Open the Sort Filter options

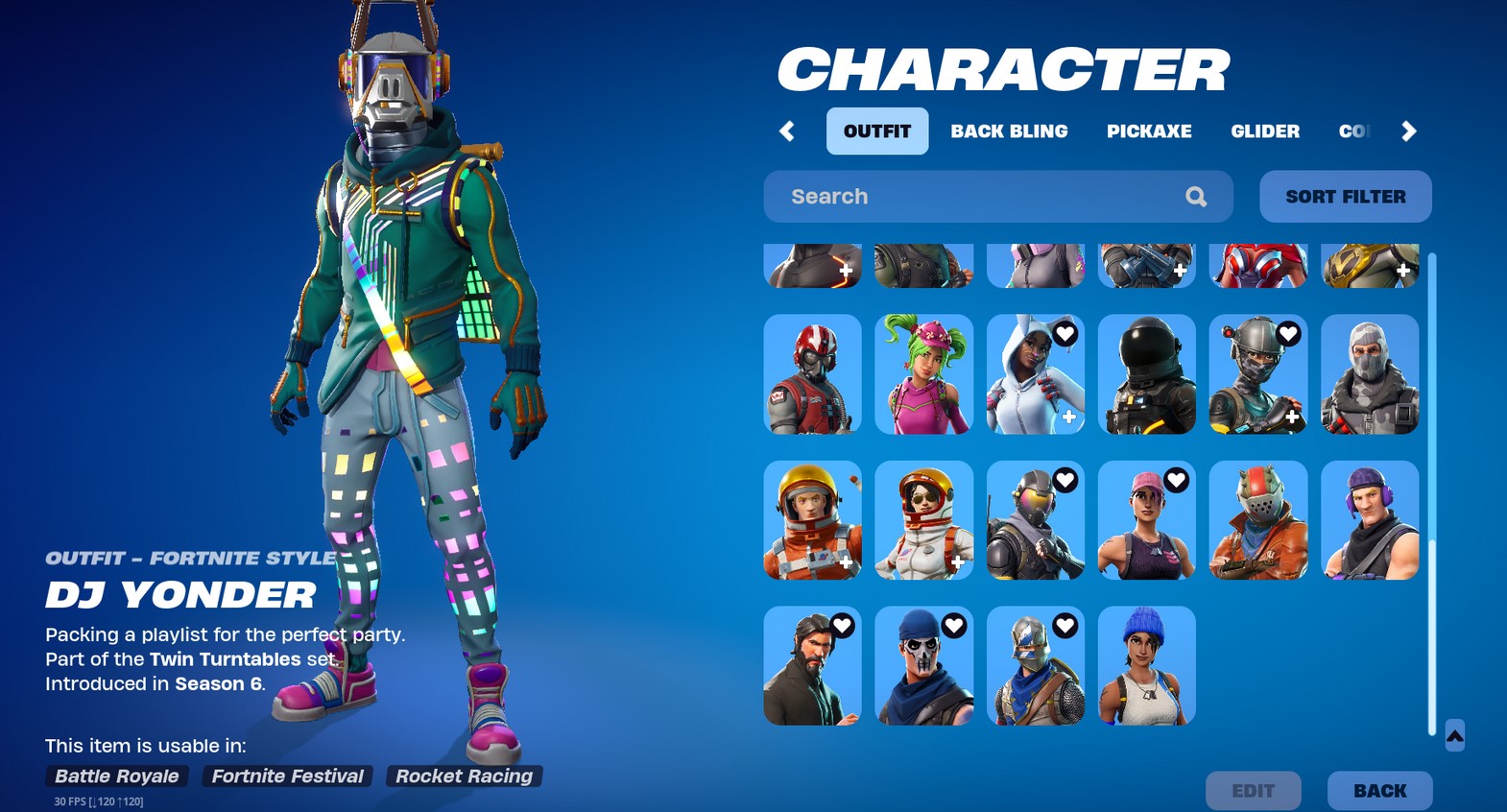(x=1345, y=196)
